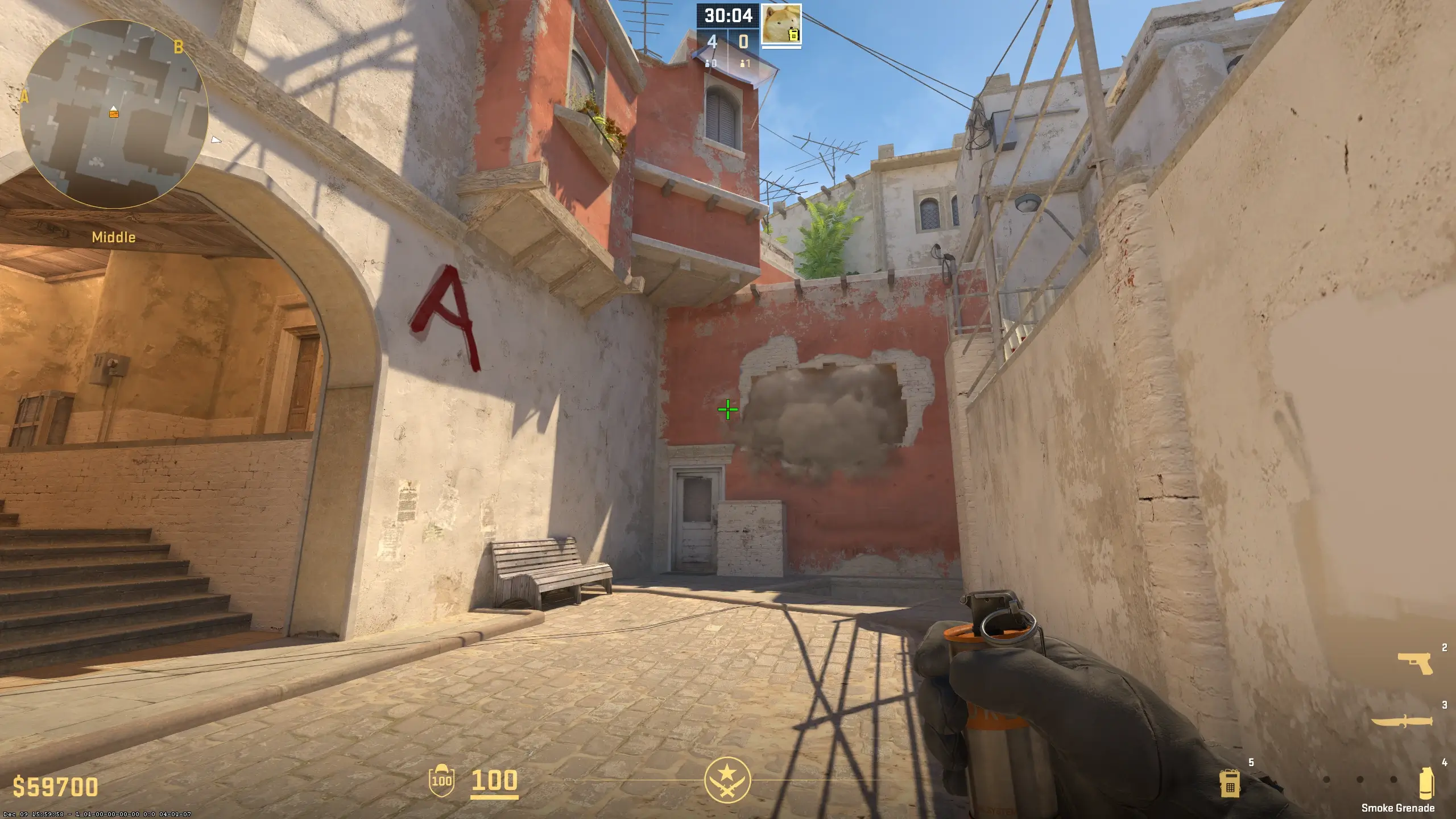
Task: Click the grenade slot dots beside smoke icon
Action: (1360, 779)
